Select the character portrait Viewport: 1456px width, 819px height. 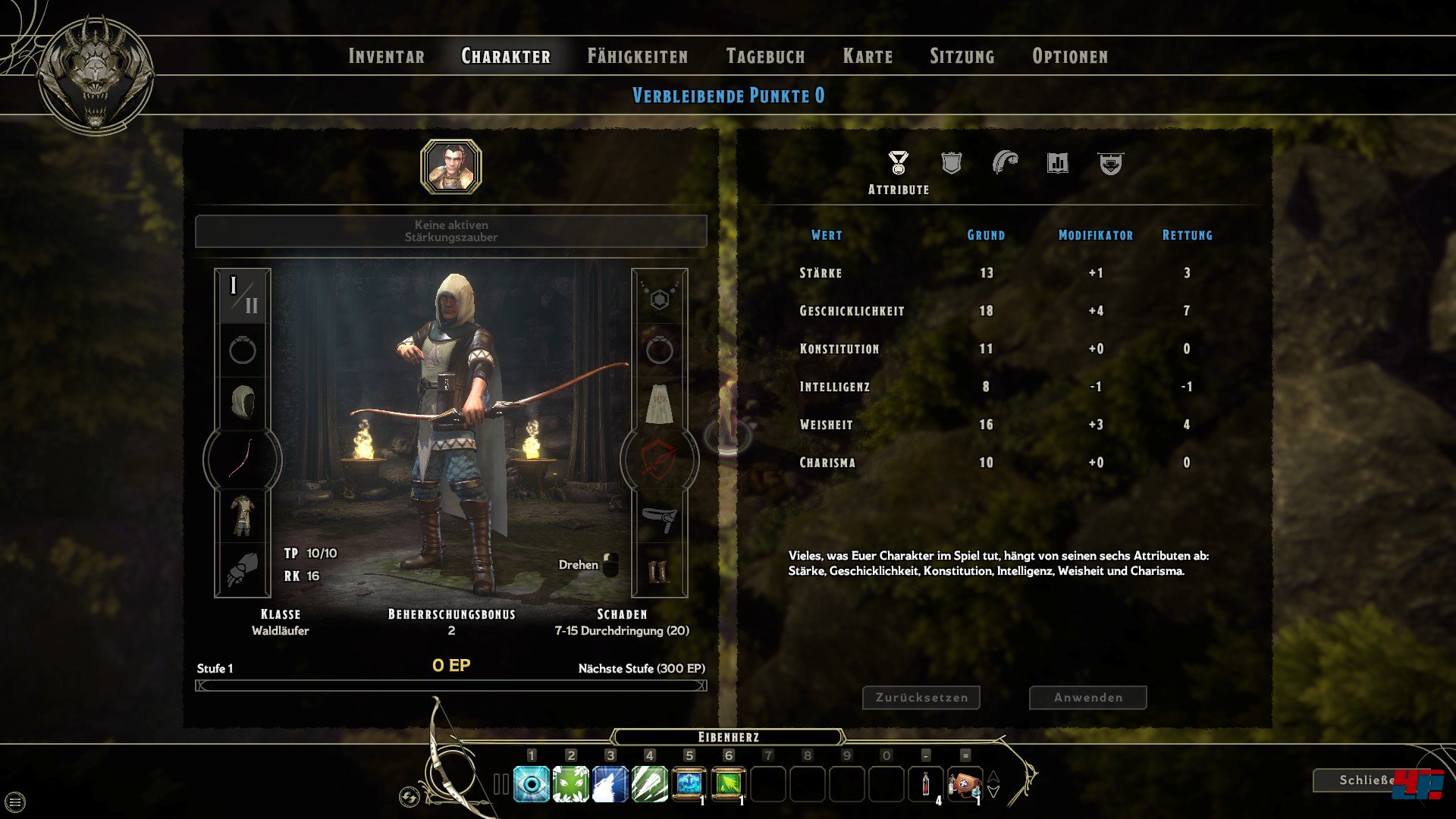tap(451, 167)
